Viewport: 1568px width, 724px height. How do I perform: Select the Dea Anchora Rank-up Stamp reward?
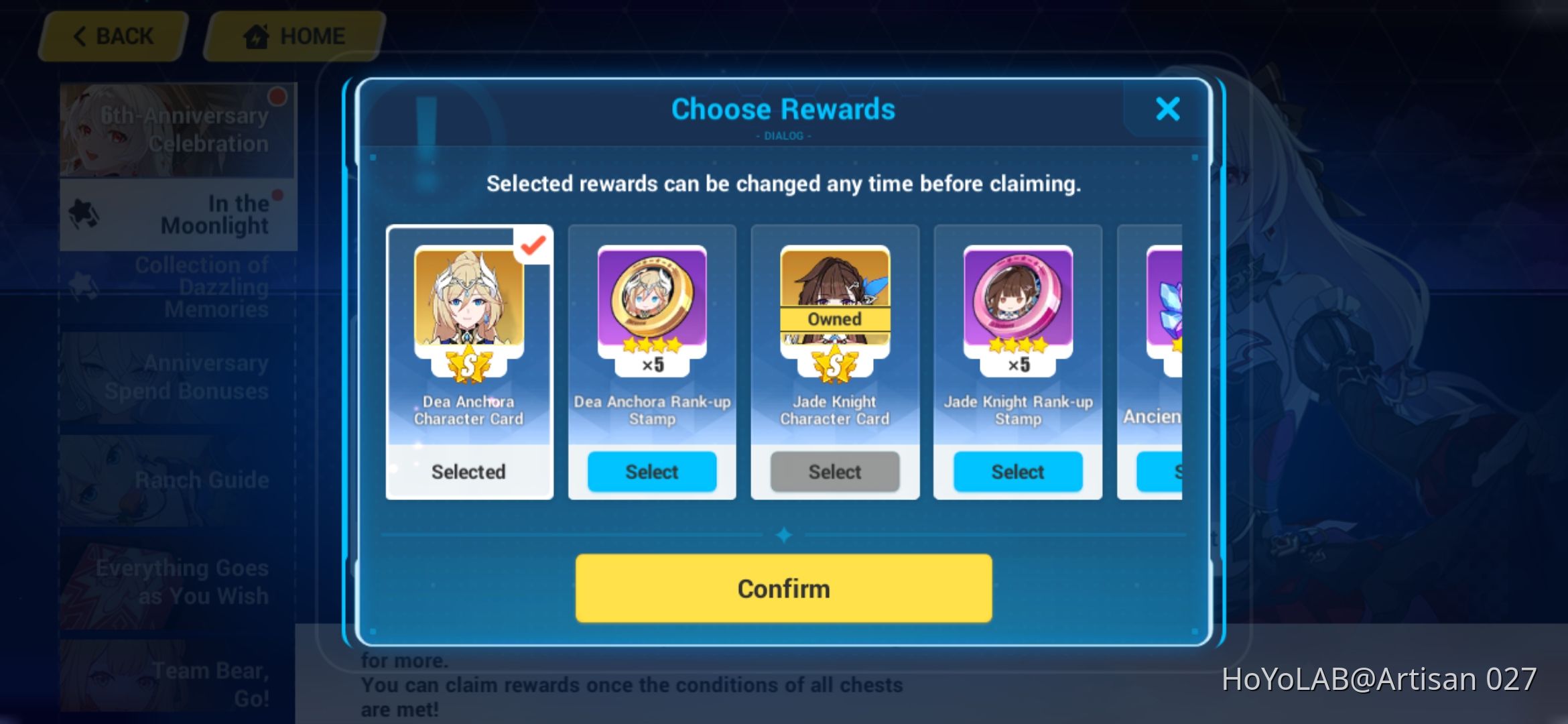(x=651, y=471)
